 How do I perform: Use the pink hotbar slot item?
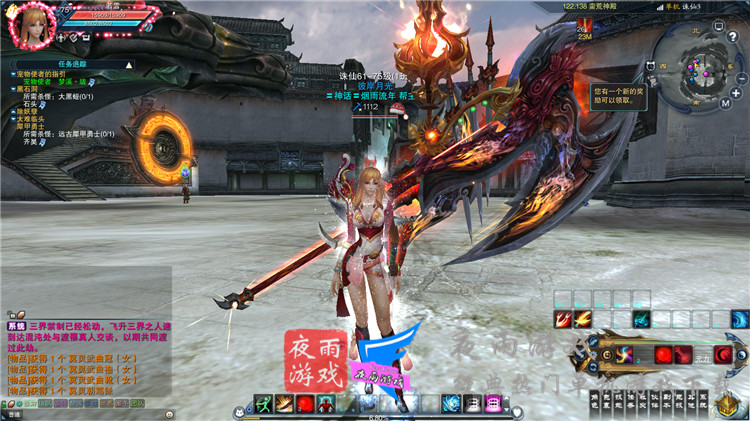pyautogui.click(x=493, y=403)
